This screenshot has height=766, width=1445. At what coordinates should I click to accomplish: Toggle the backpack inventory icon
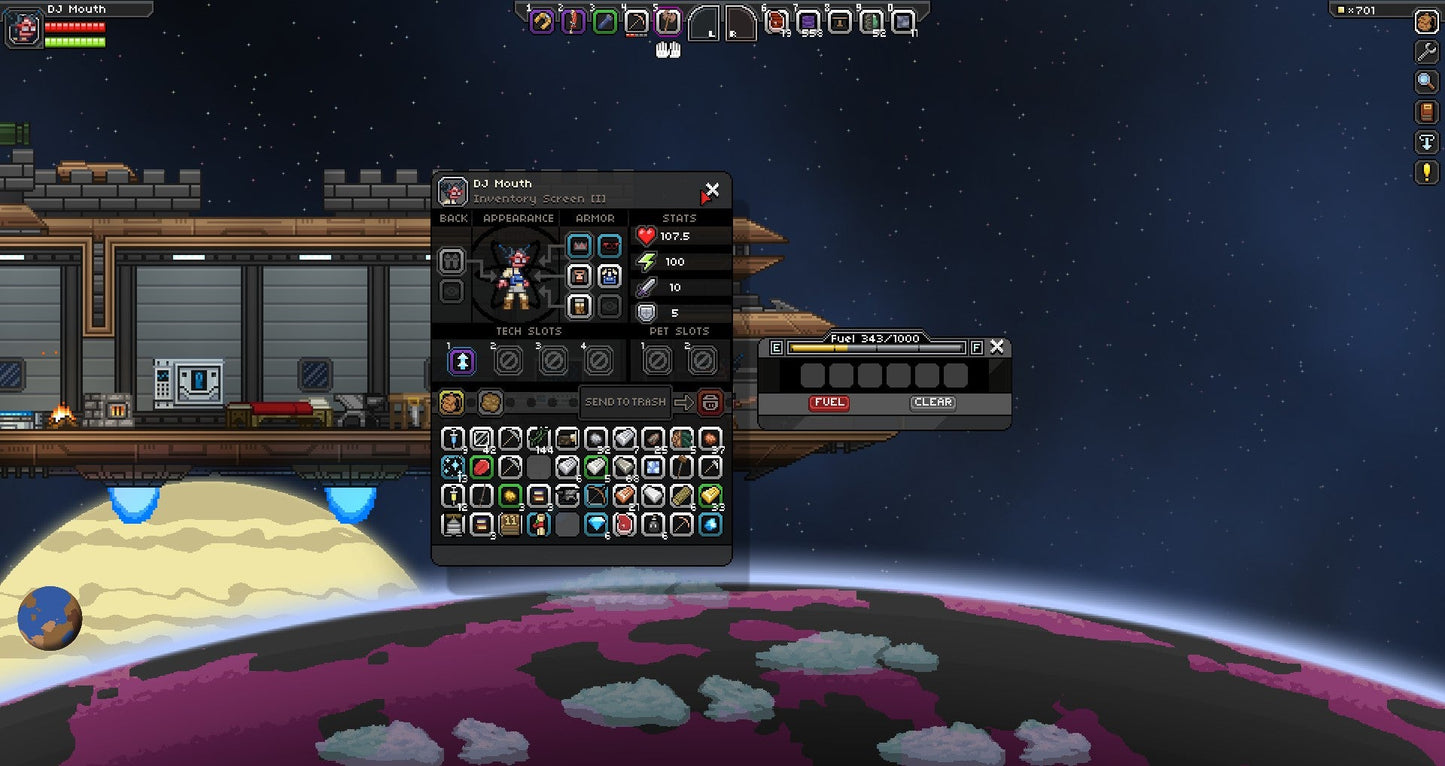click(x=1426, y=22)
